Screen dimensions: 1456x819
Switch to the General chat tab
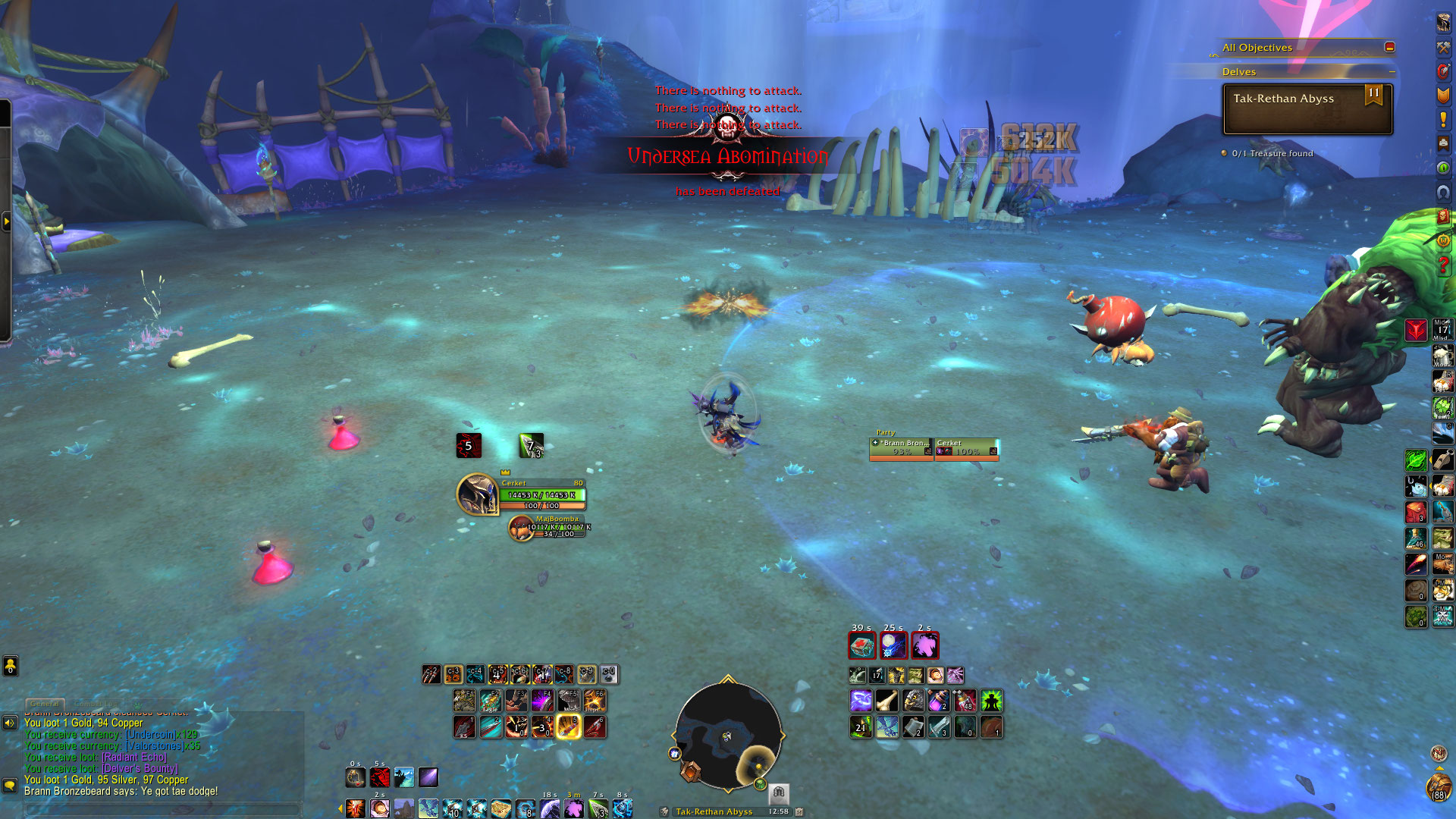pos(45,704)
